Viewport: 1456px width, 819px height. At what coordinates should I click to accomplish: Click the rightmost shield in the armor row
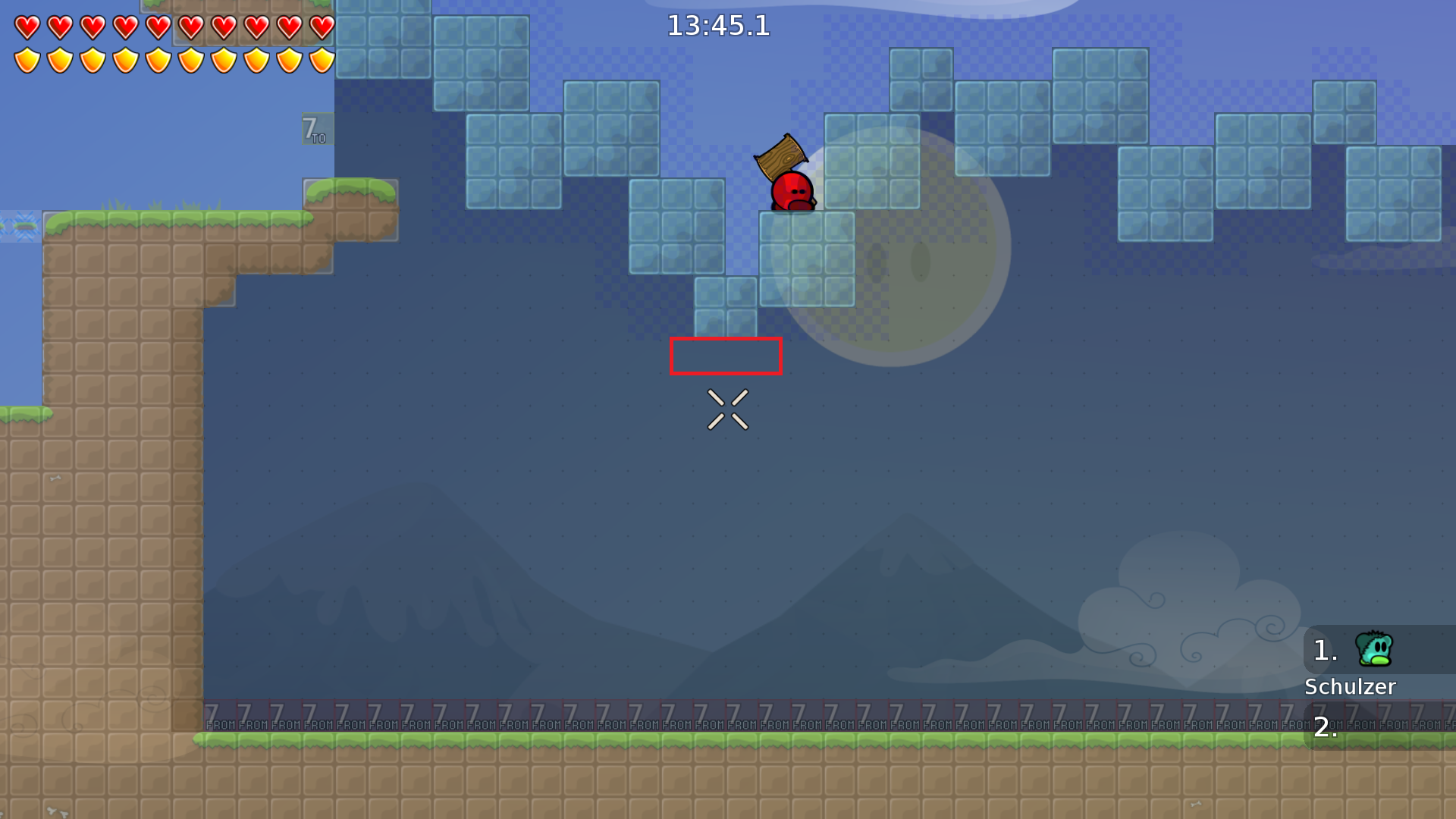point(322,59)
